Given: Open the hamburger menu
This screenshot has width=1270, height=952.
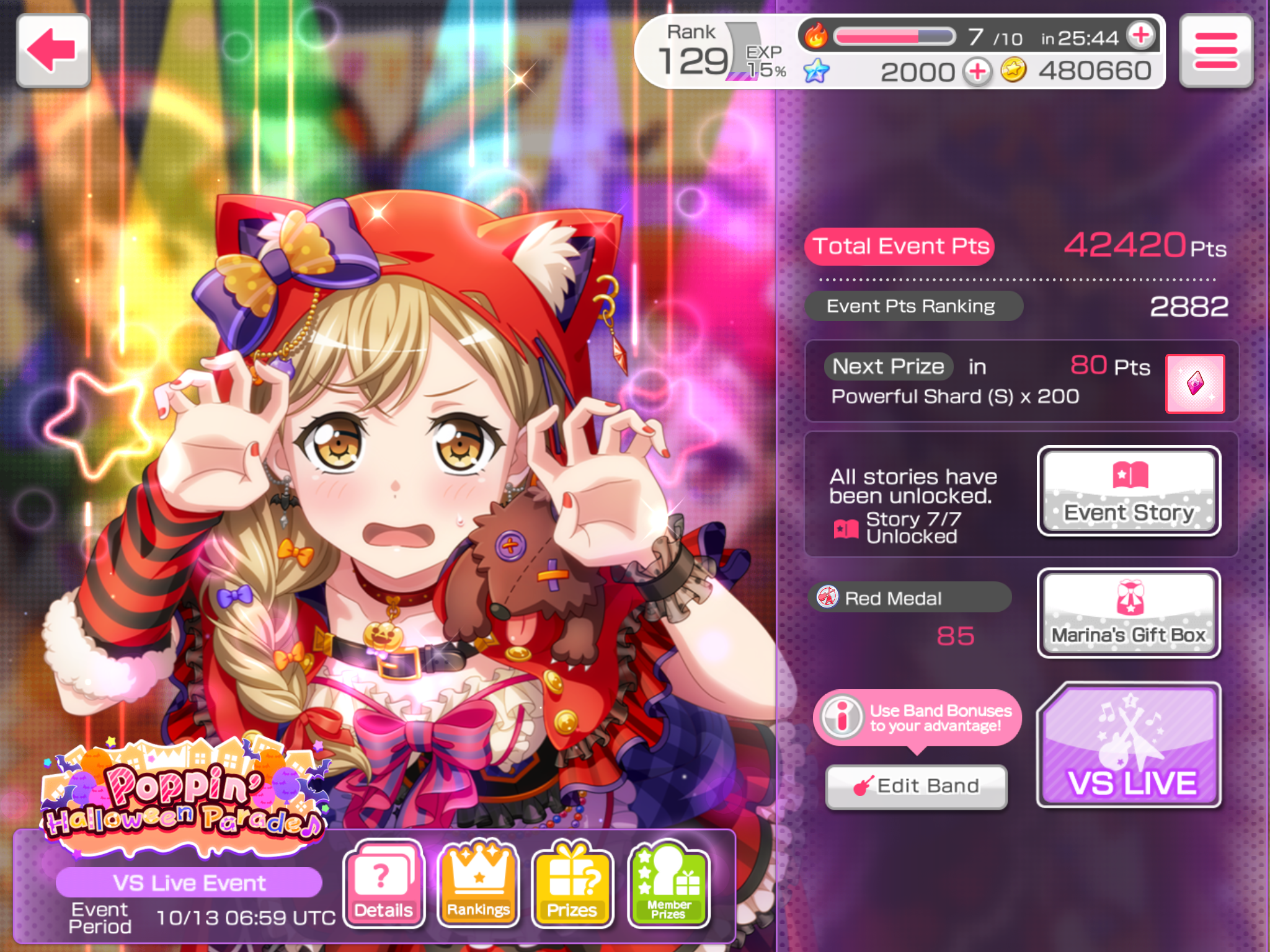Looking at the screenshot, I should (x=1215, y=51).
